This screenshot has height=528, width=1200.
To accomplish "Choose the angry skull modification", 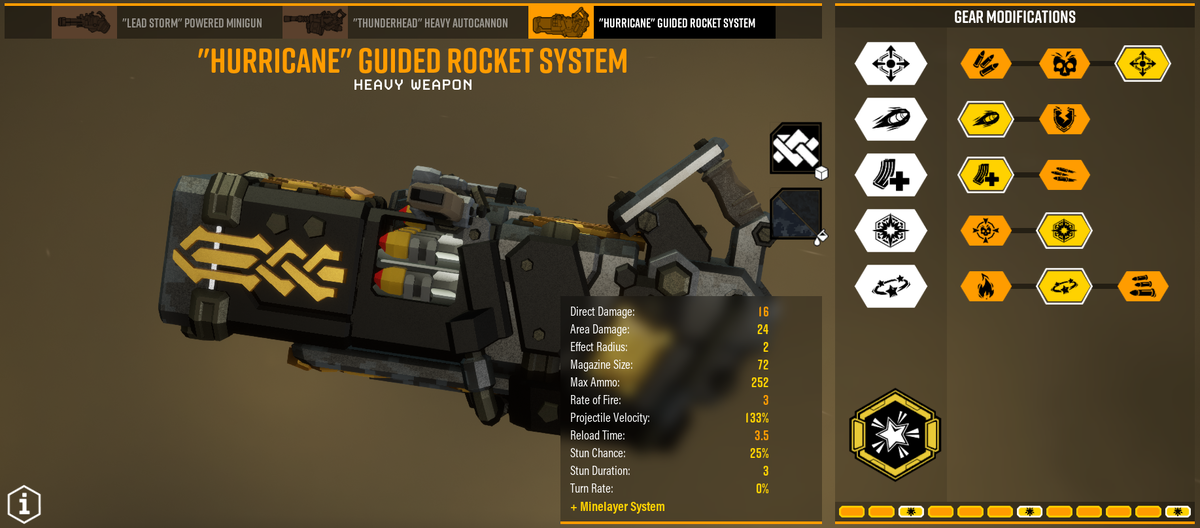I will tap(1062, 63).
